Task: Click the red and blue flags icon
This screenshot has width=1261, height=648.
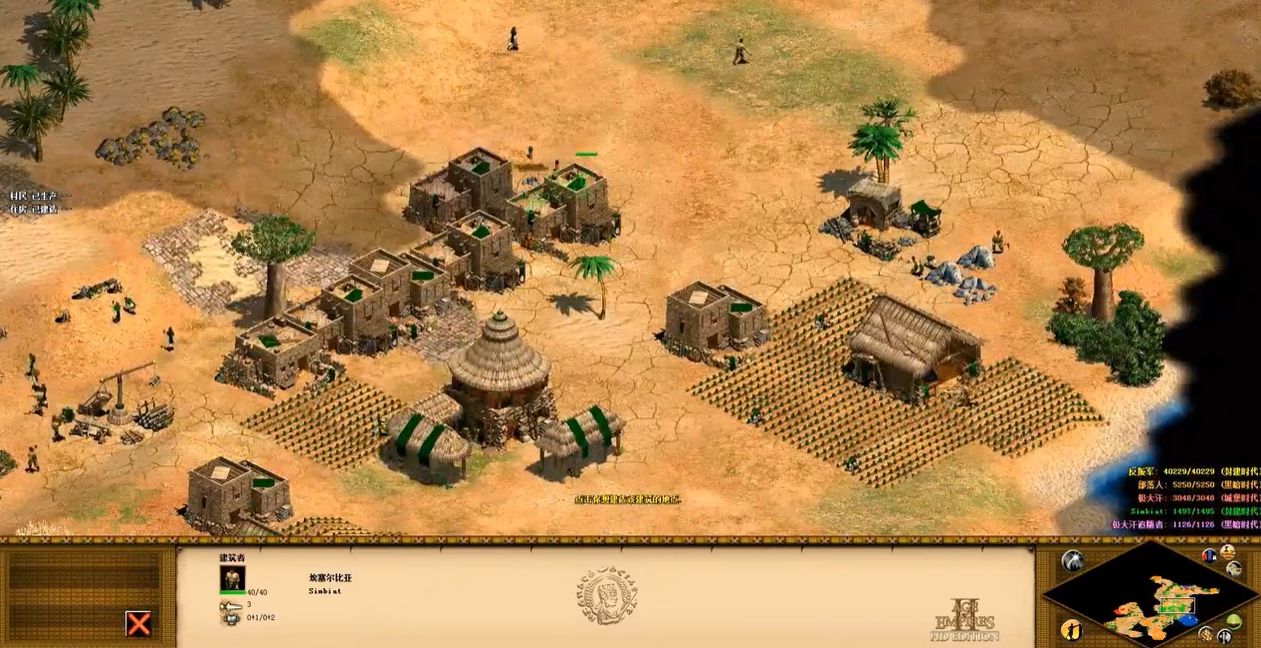Action: tap(1209, 556)
